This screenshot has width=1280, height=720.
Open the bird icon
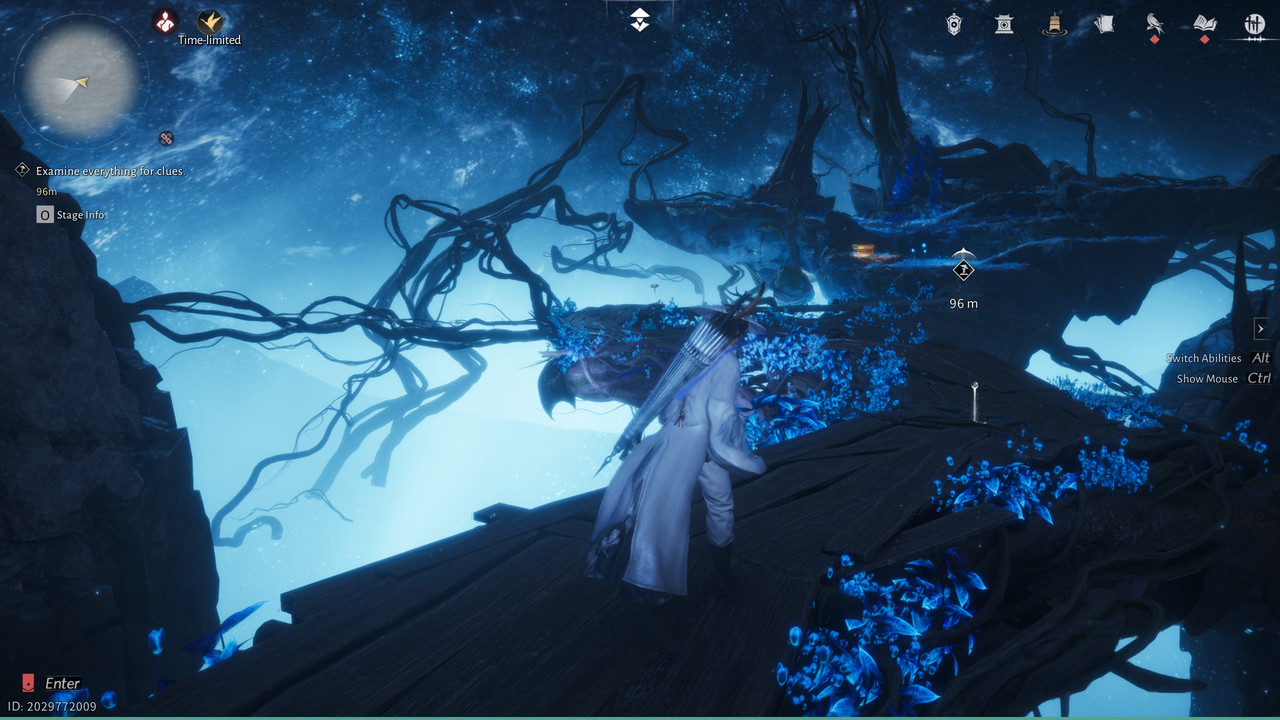pos(1154,24)
